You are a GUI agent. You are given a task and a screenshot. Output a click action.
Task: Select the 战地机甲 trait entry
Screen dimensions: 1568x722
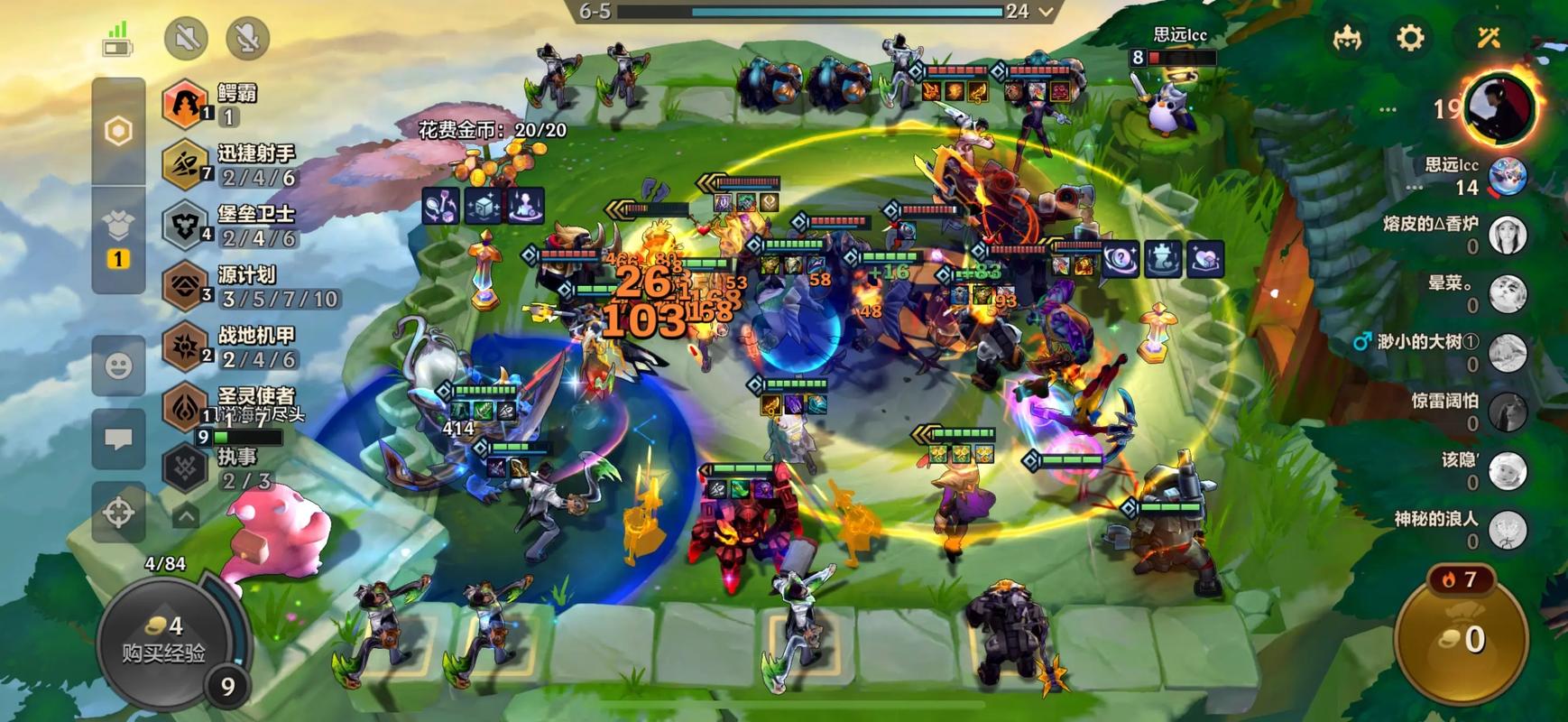pyautogui.click(x=185, y=346)
